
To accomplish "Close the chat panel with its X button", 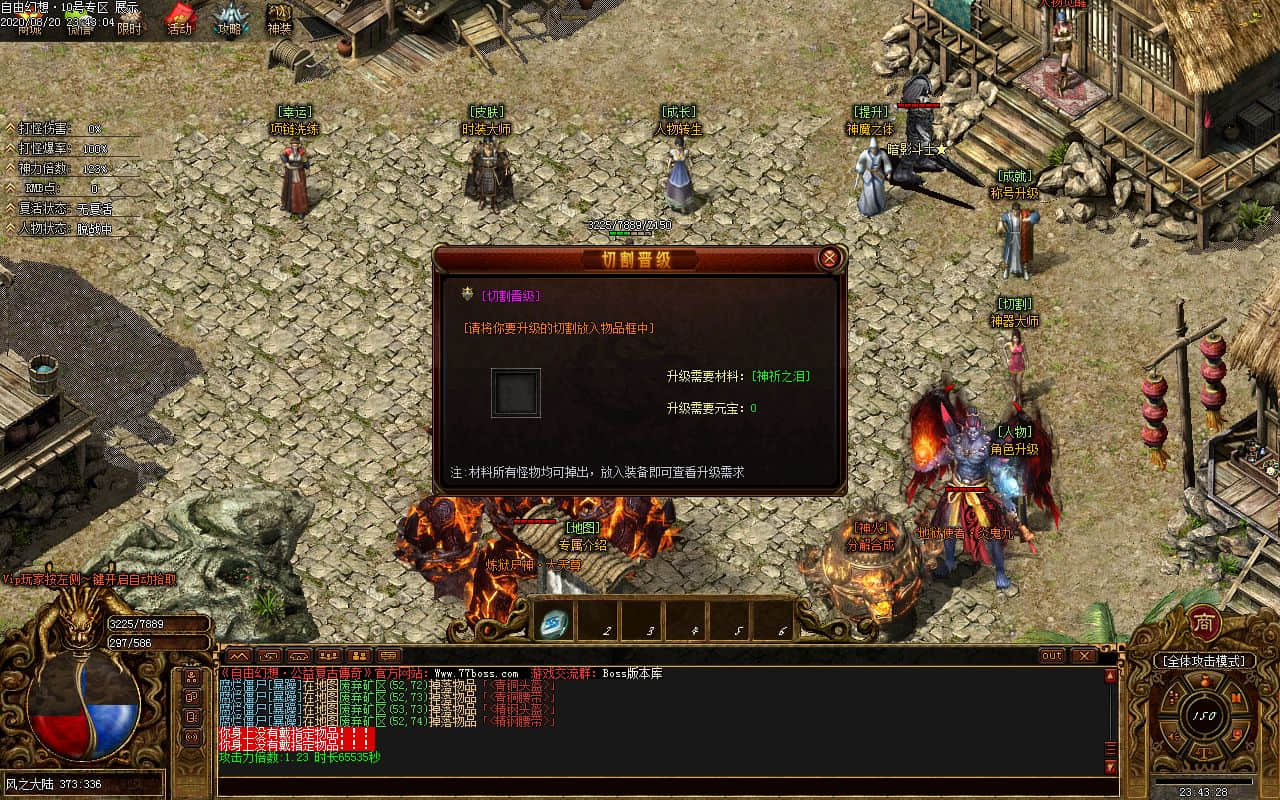I will pyautogui.click(x=1084, y=656).
